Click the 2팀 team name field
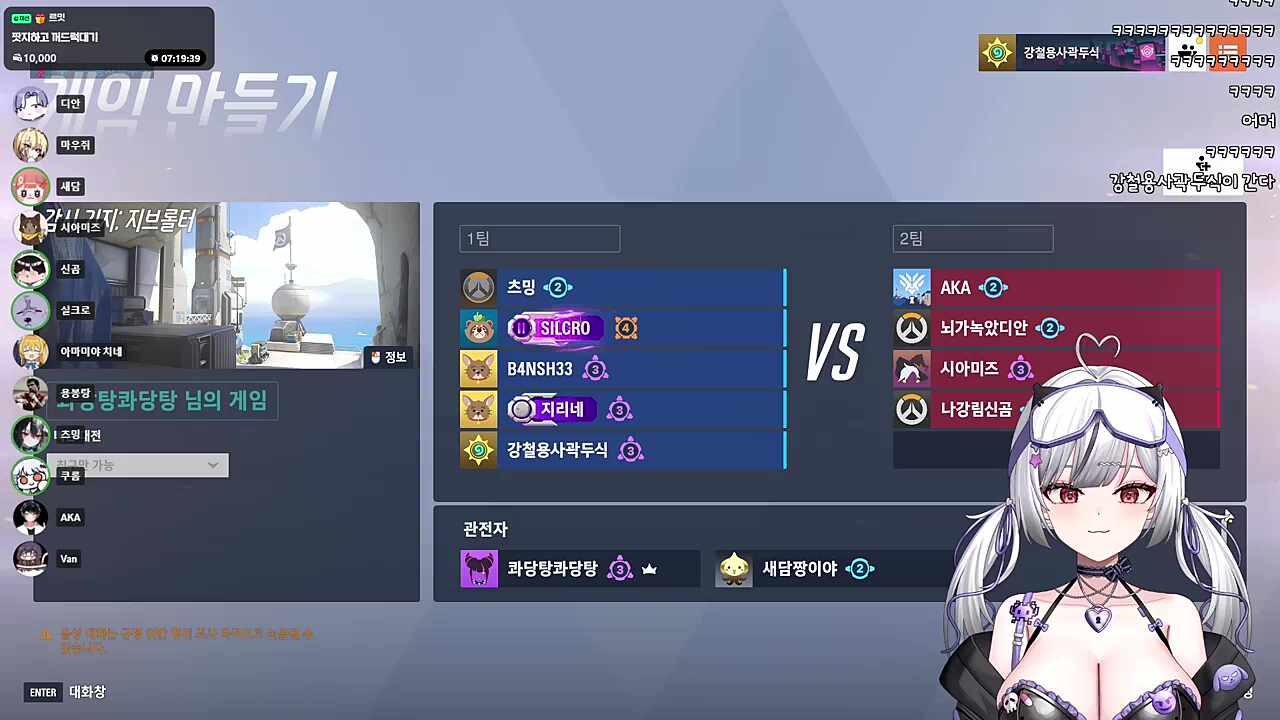 [x=971, y=238]
